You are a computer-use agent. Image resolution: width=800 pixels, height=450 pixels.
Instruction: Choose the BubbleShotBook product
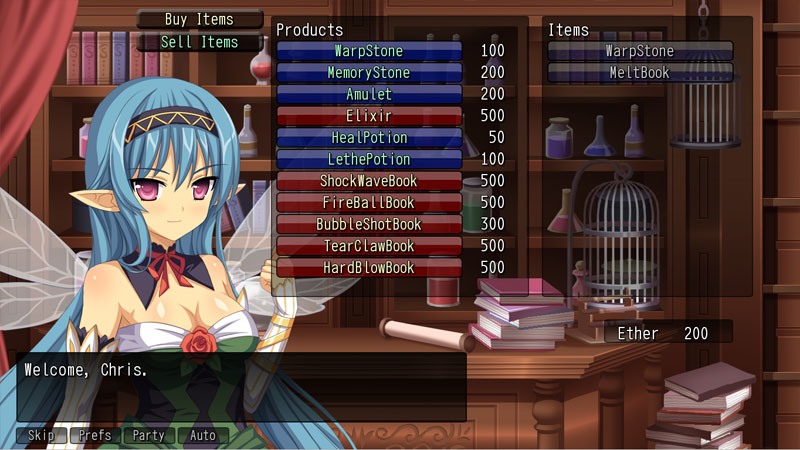pyautogui.click(x=369, y=225)
